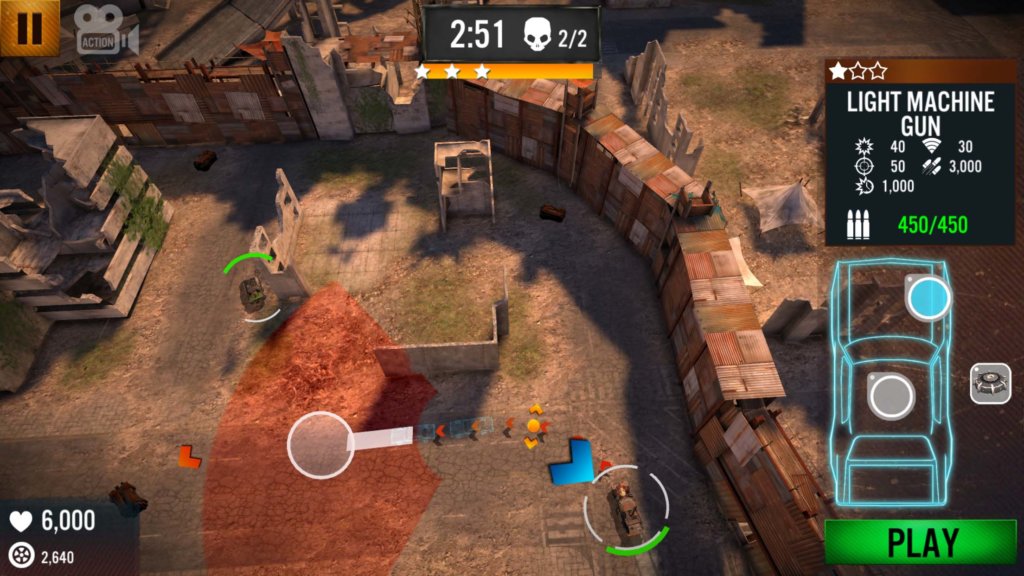
Task: Select the grey weapon slot on the car blueprint
Action: click(x=891, y=395)
